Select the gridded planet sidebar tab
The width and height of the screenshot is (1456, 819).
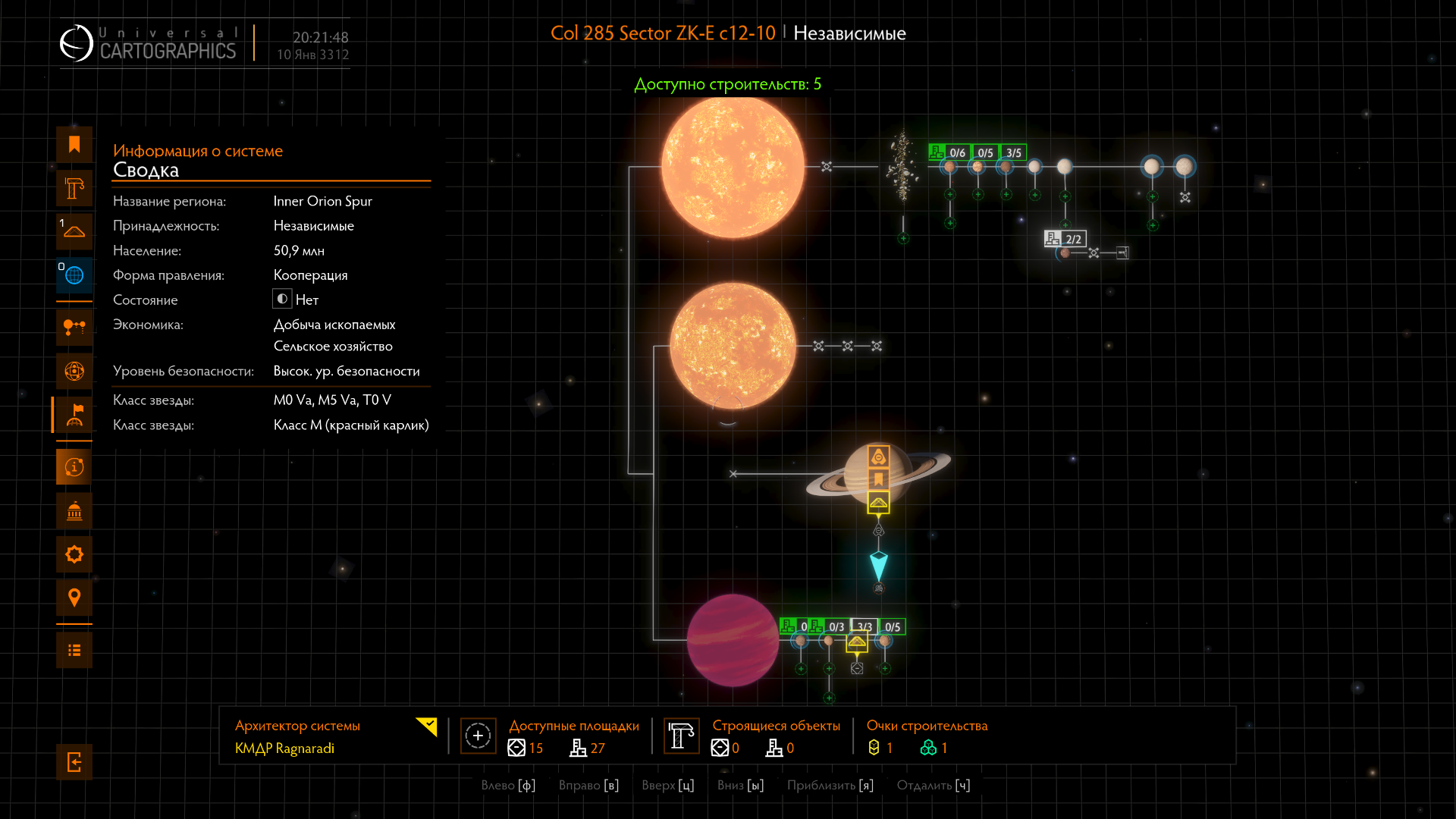click(74, 371)
